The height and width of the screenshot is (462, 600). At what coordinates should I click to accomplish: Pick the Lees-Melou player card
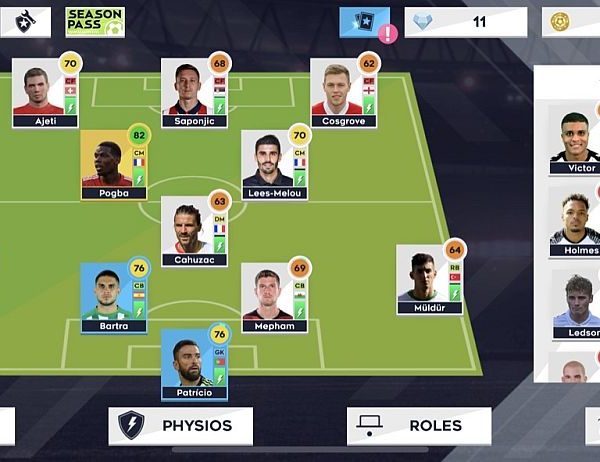274,164
